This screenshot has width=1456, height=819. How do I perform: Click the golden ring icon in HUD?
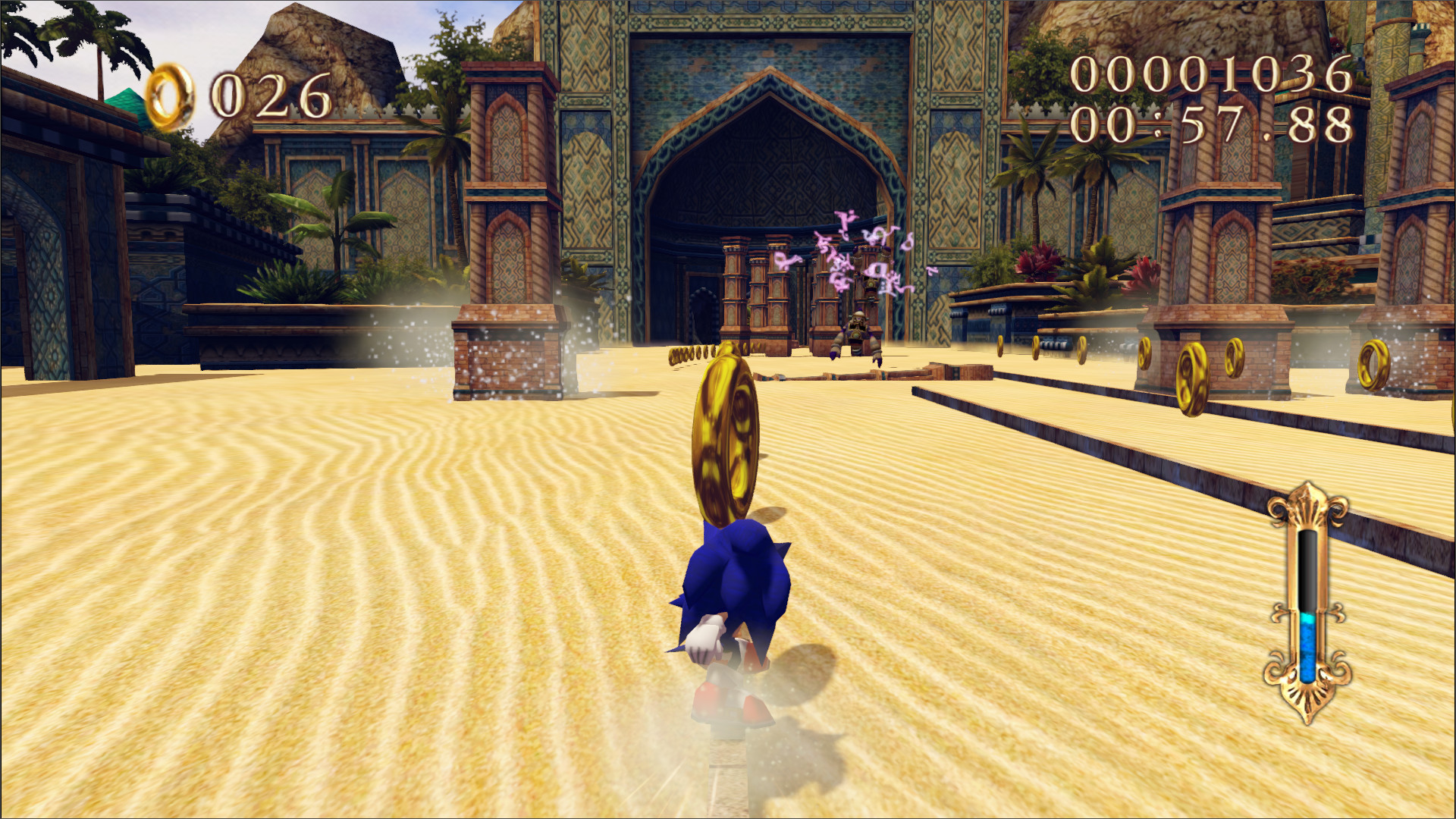point(173,93)
